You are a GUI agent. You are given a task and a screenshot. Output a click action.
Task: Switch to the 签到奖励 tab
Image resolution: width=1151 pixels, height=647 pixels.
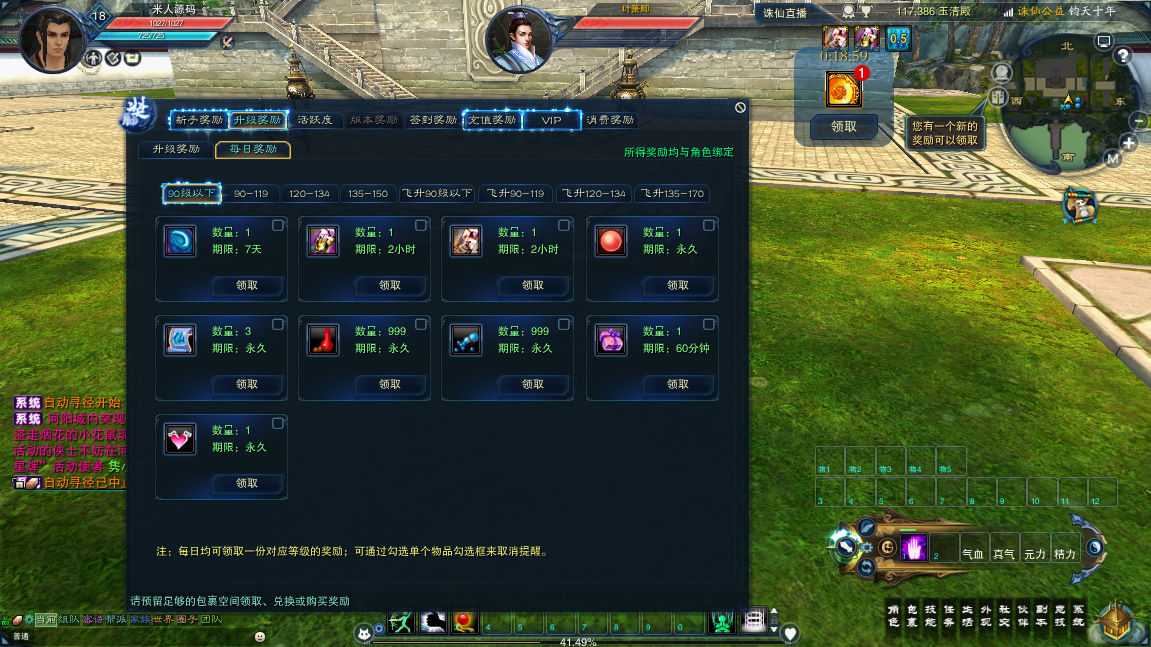click(433, 120)
